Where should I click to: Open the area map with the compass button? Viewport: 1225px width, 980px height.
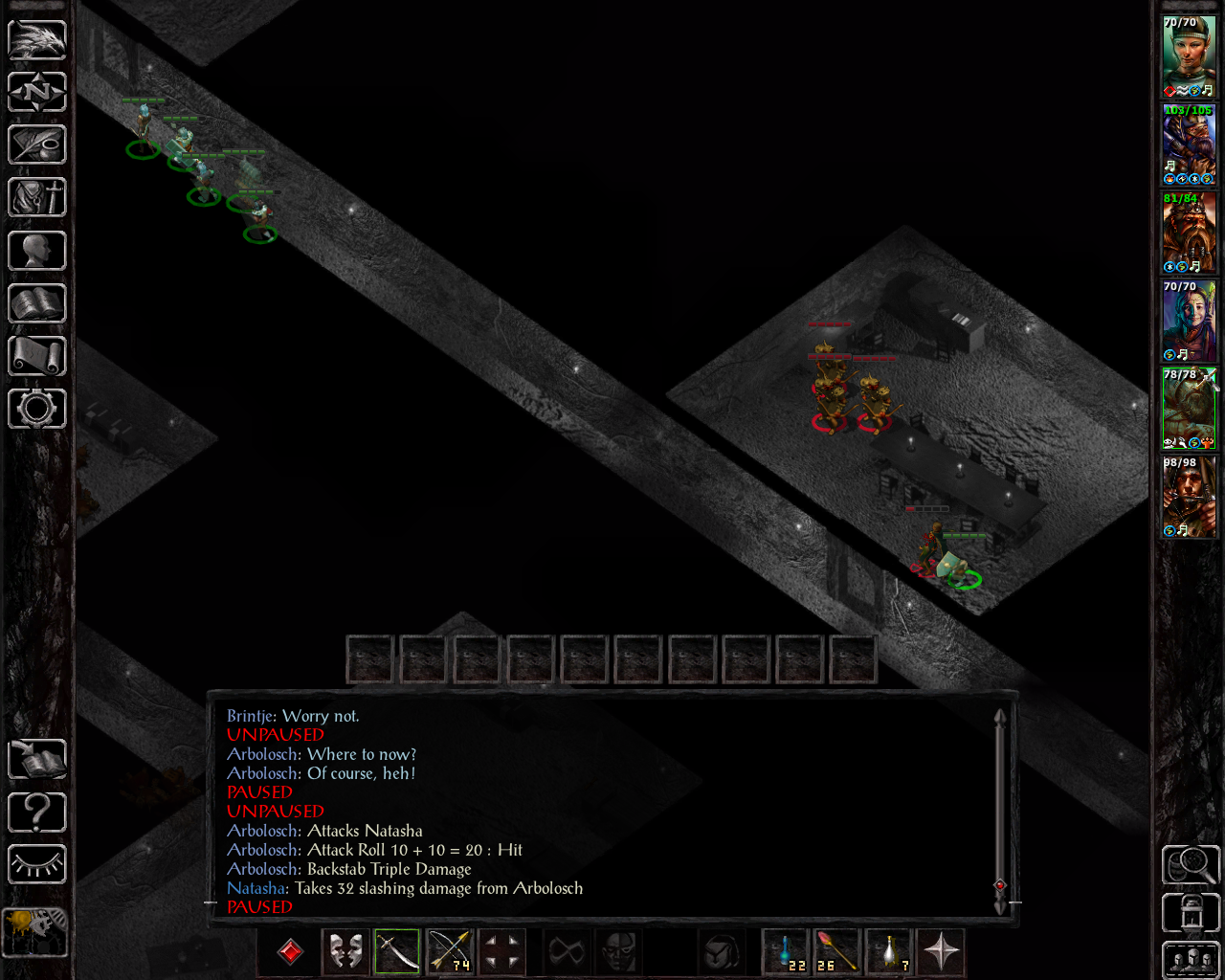coord(37,92)
